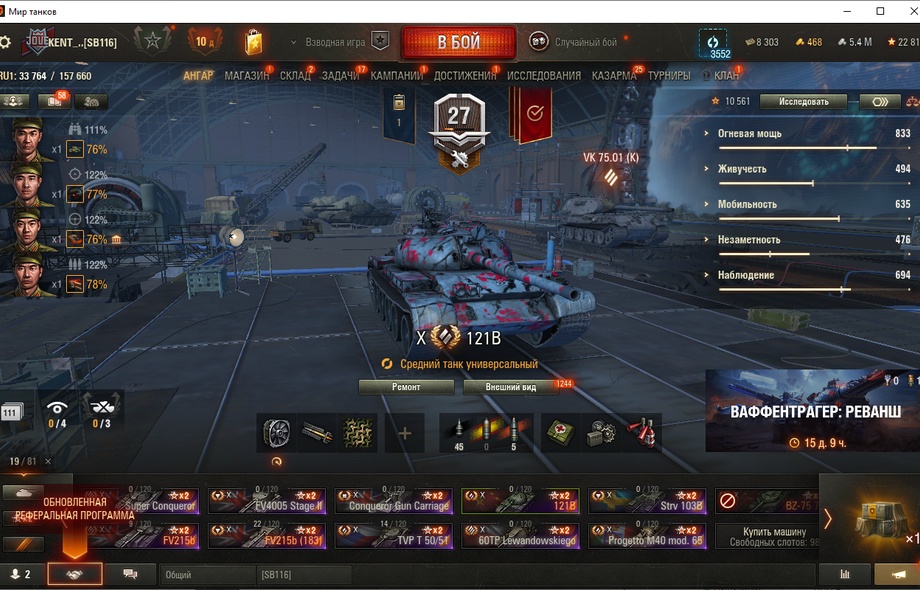The height and width of the screenshot is (590, 920).
Task: Open the Внешний вид customization
Action: click(511, 387)
